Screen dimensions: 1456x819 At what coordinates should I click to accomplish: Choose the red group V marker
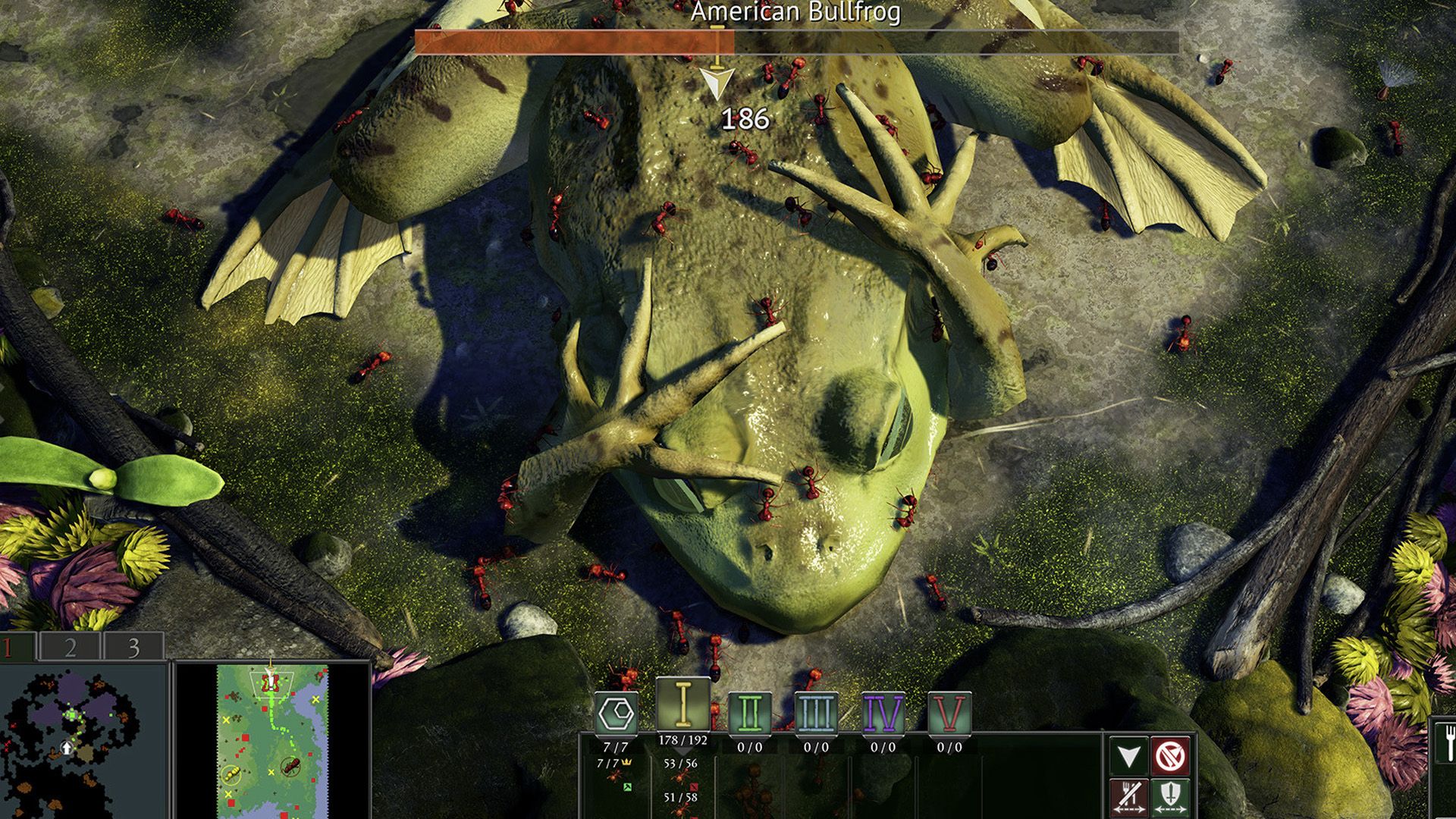[949, 713]
